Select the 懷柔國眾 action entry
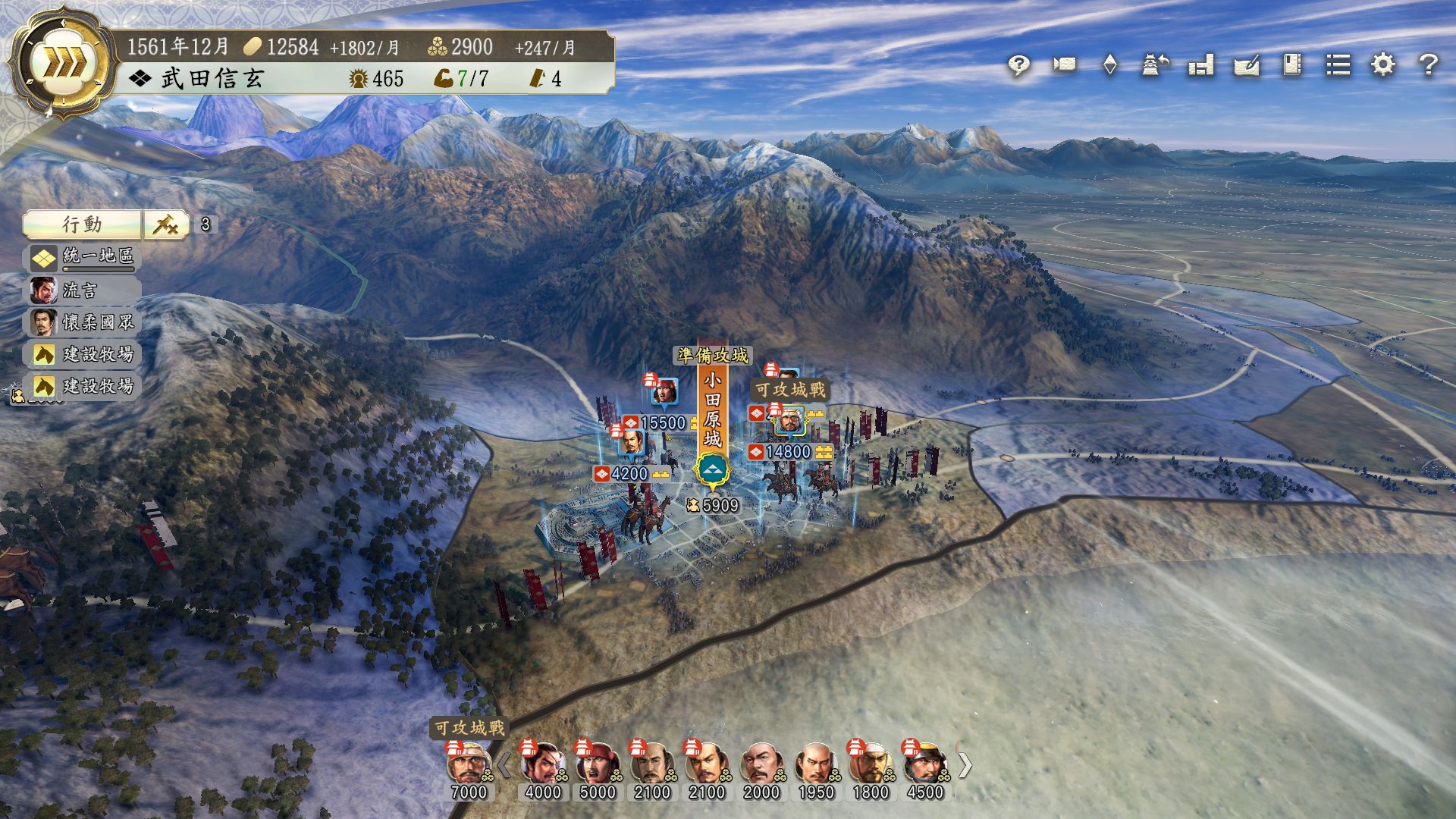The height and width of the screenshot is (819, 1456). pos(83,322)
